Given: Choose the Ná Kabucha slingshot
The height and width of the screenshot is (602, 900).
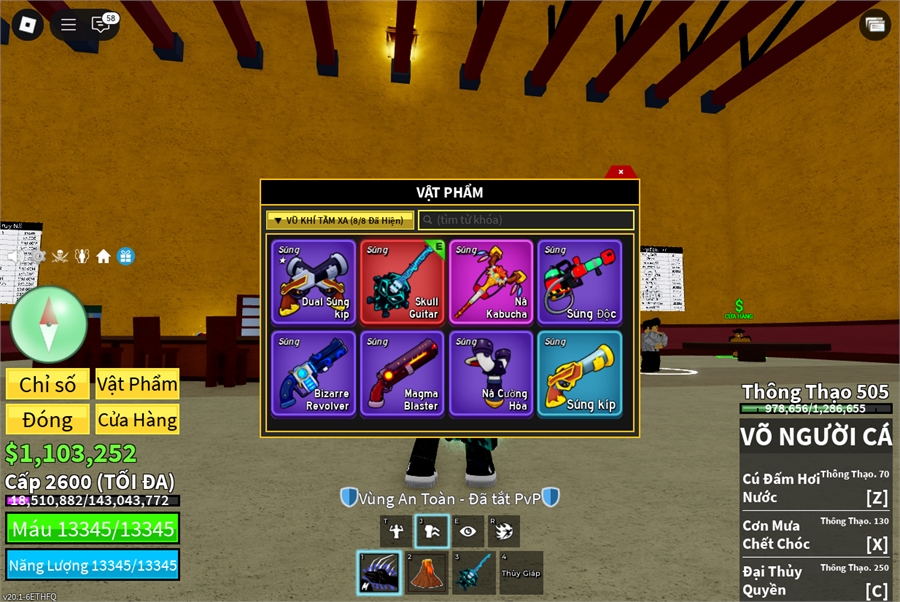Looking at the screenshot, I should [491, 282].
